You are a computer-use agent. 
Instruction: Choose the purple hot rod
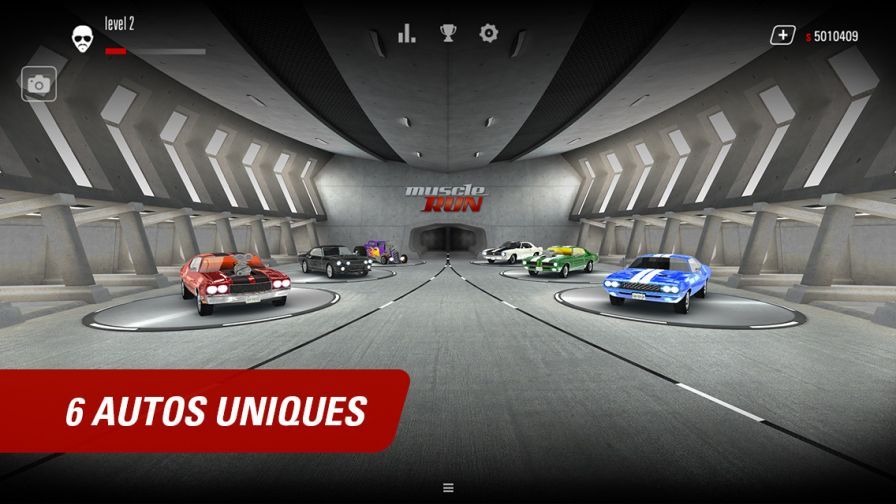[383, 251]
